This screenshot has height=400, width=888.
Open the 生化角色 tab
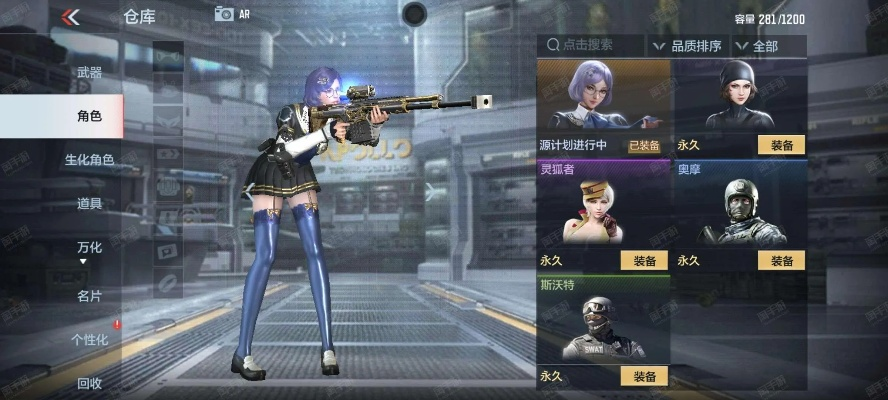pyautogui.click(x=89, y=160)
